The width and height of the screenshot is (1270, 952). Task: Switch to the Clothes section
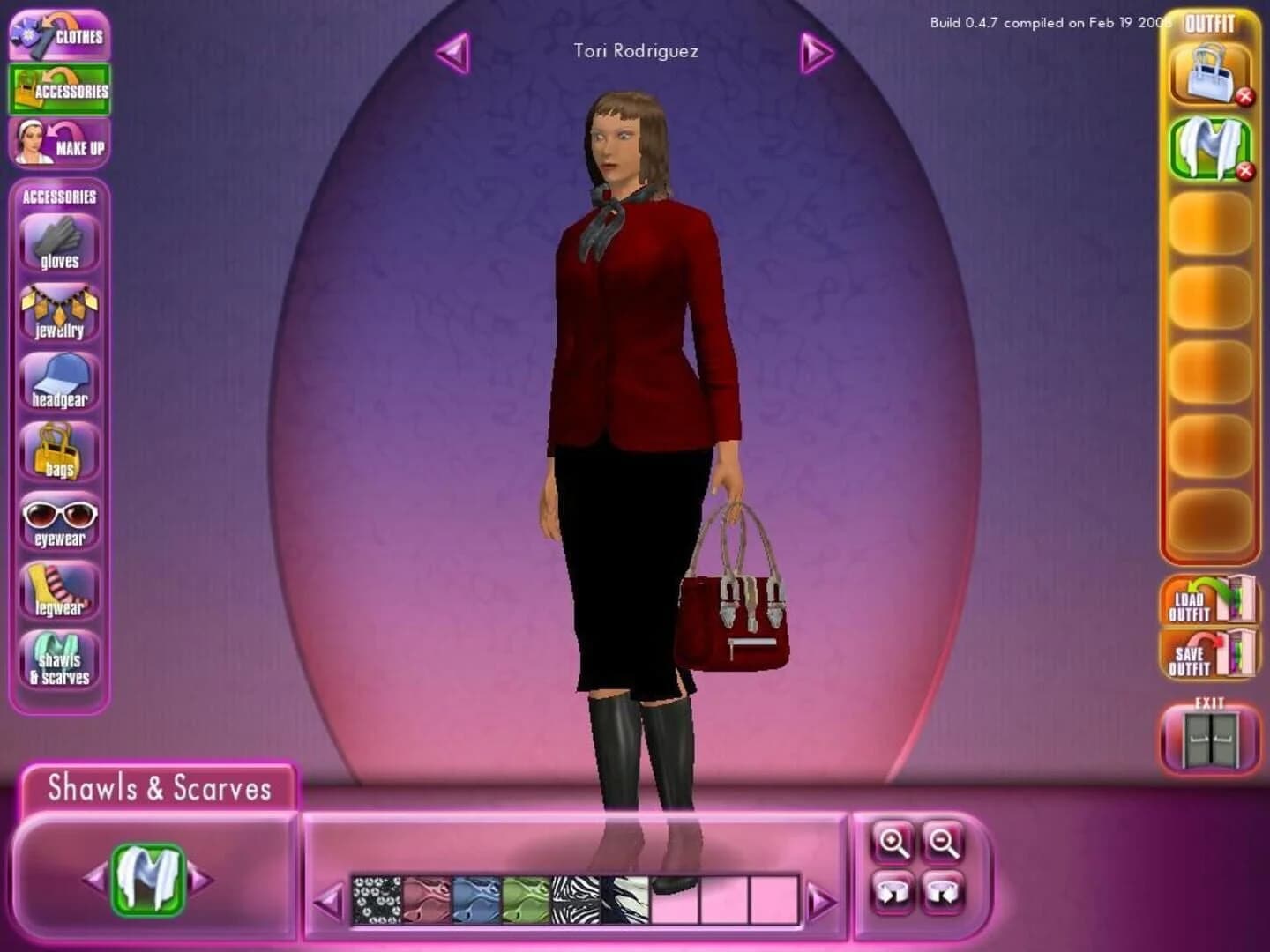(58, 35)
